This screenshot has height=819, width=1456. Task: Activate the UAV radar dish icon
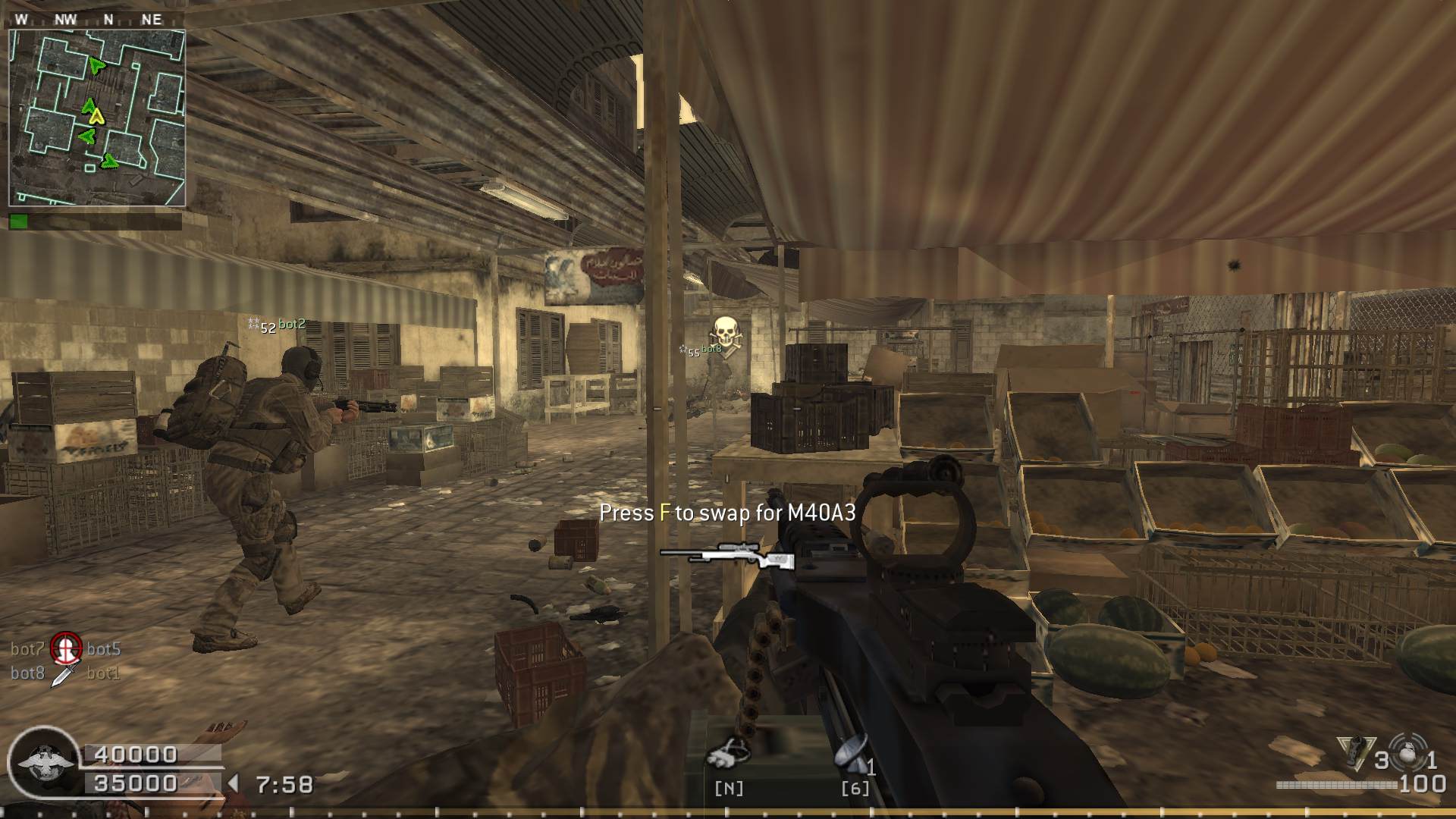point(852,752)
